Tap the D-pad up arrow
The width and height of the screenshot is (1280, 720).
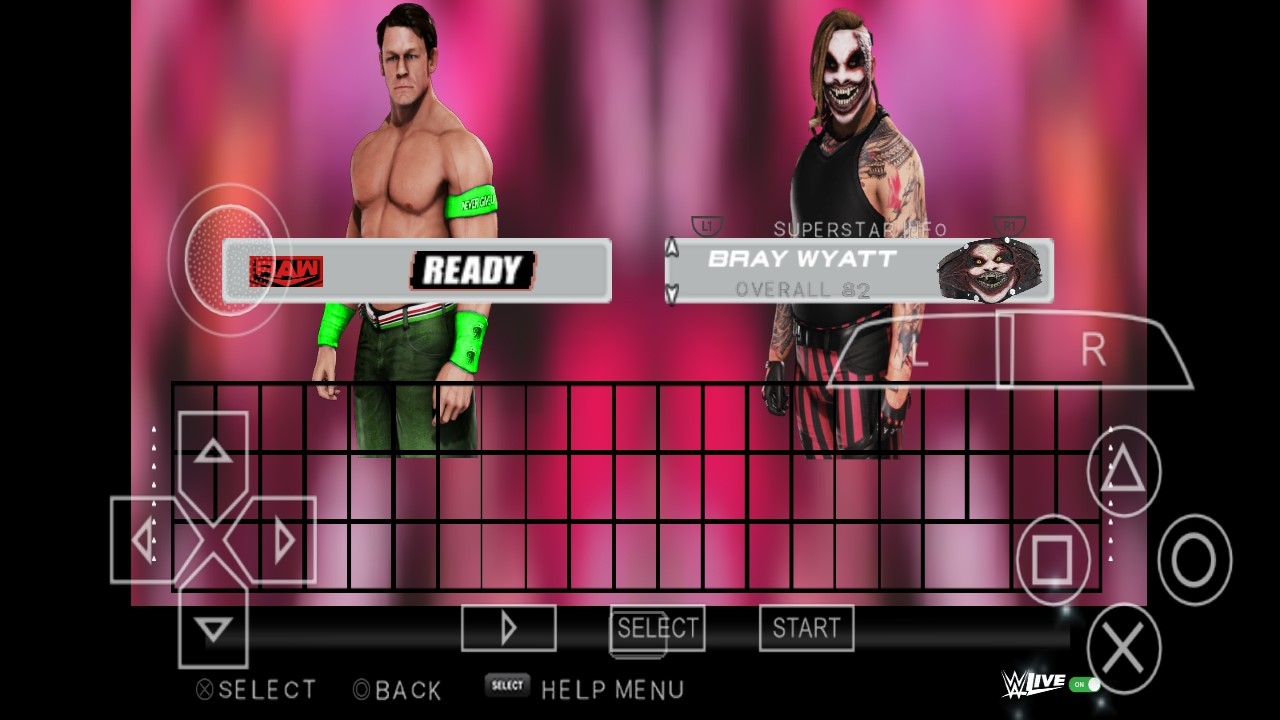coord(213,452)
